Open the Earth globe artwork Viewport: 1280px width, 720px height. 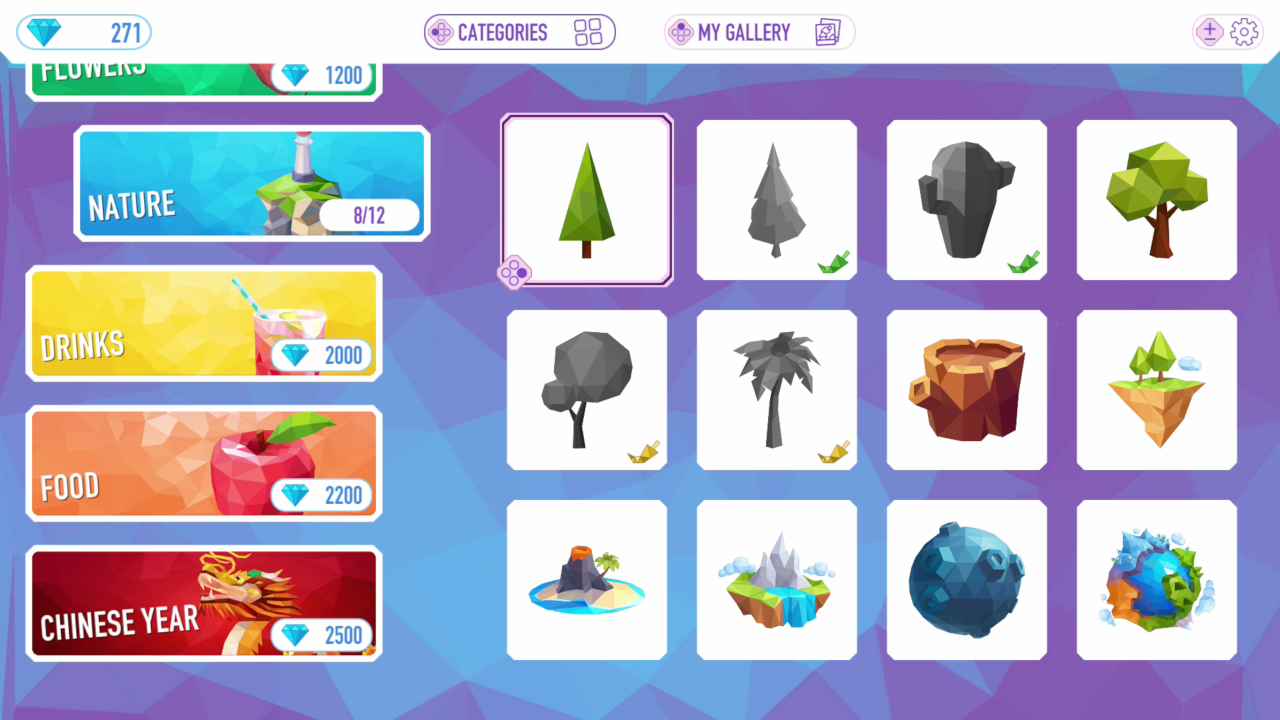pos(1156,579)
